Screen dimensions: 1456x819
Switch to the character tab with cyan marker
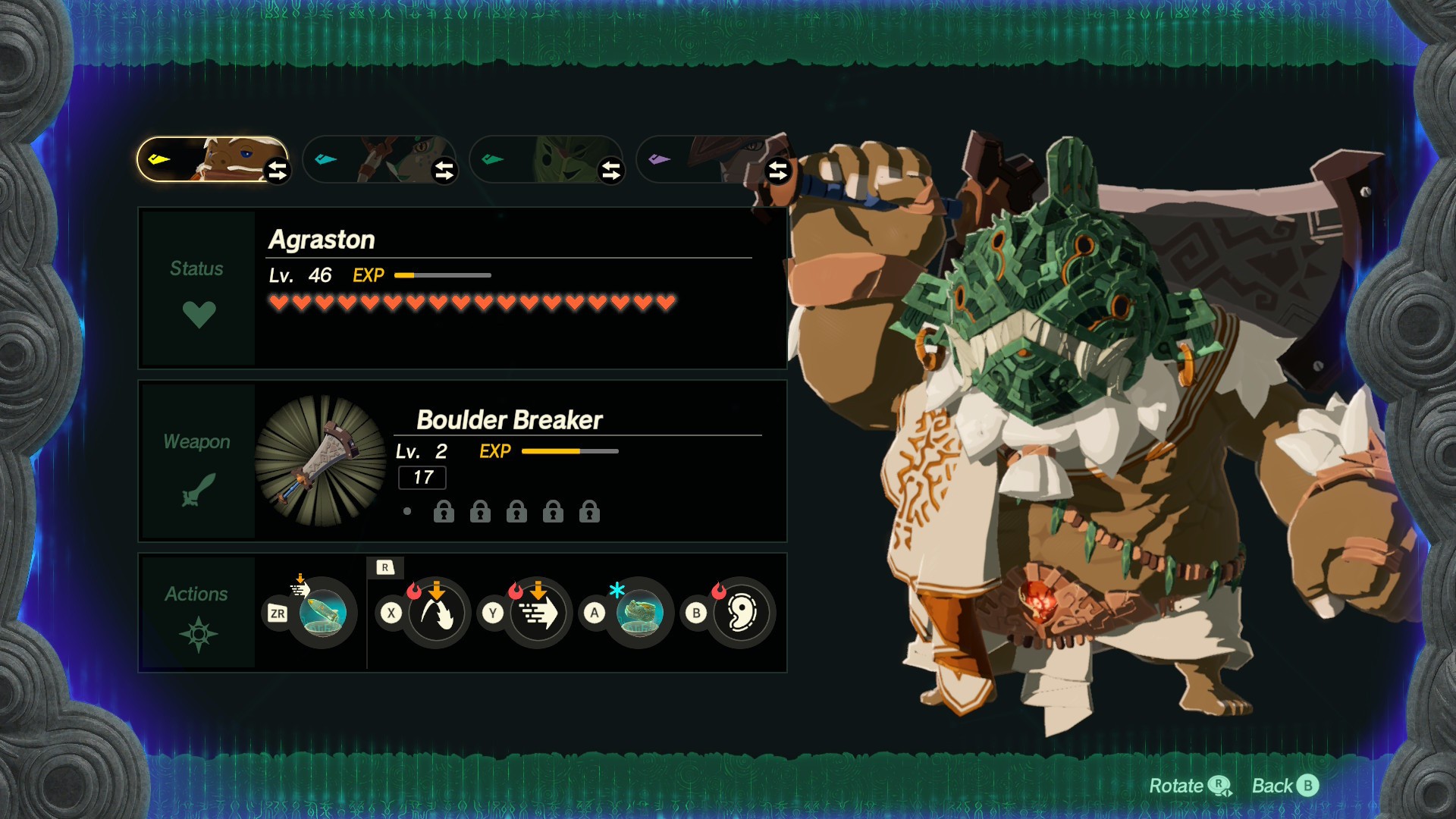pos(372,159)
